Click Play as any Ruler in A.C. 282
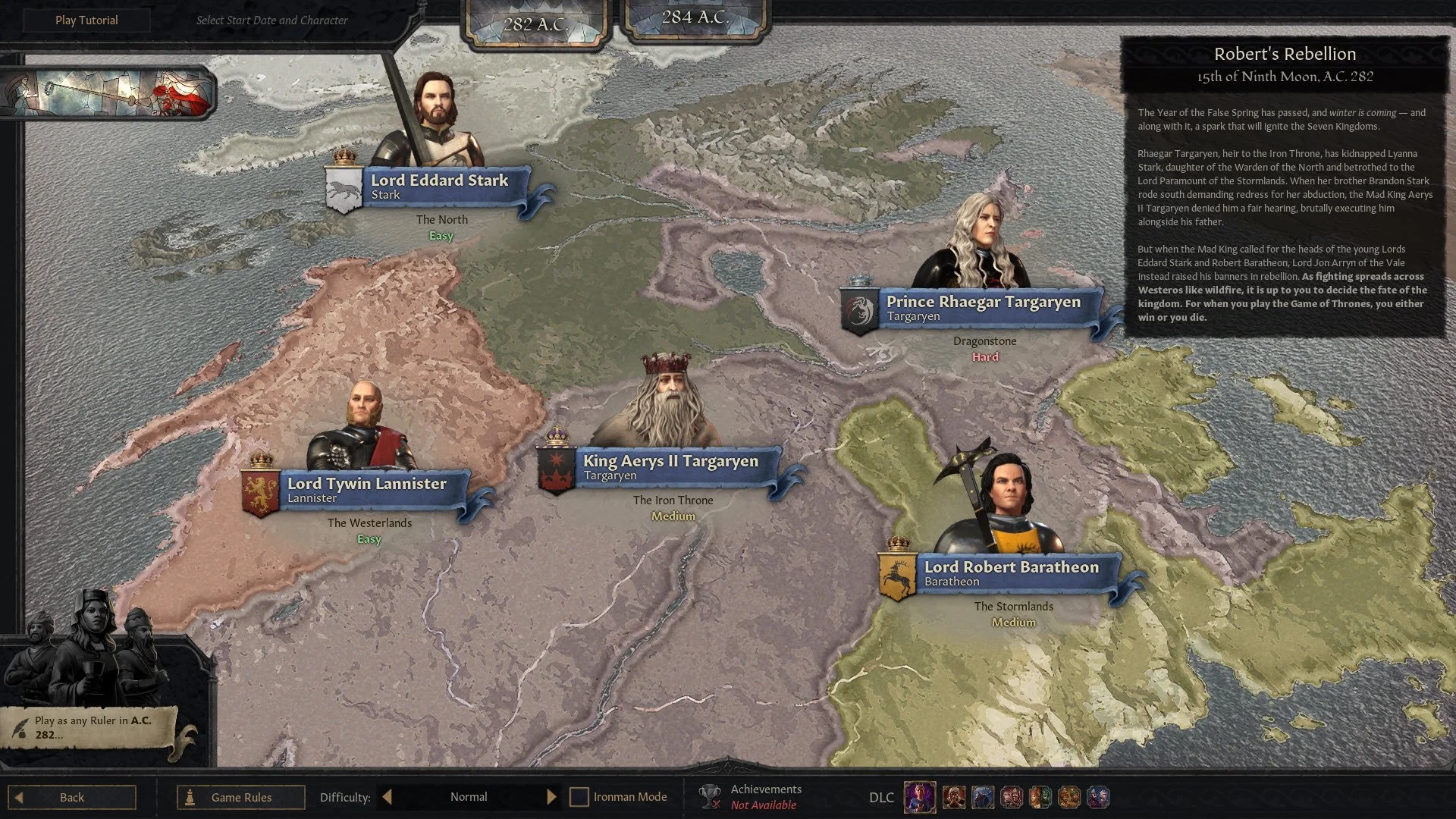The image size is (1456, 819). [93, 727]
